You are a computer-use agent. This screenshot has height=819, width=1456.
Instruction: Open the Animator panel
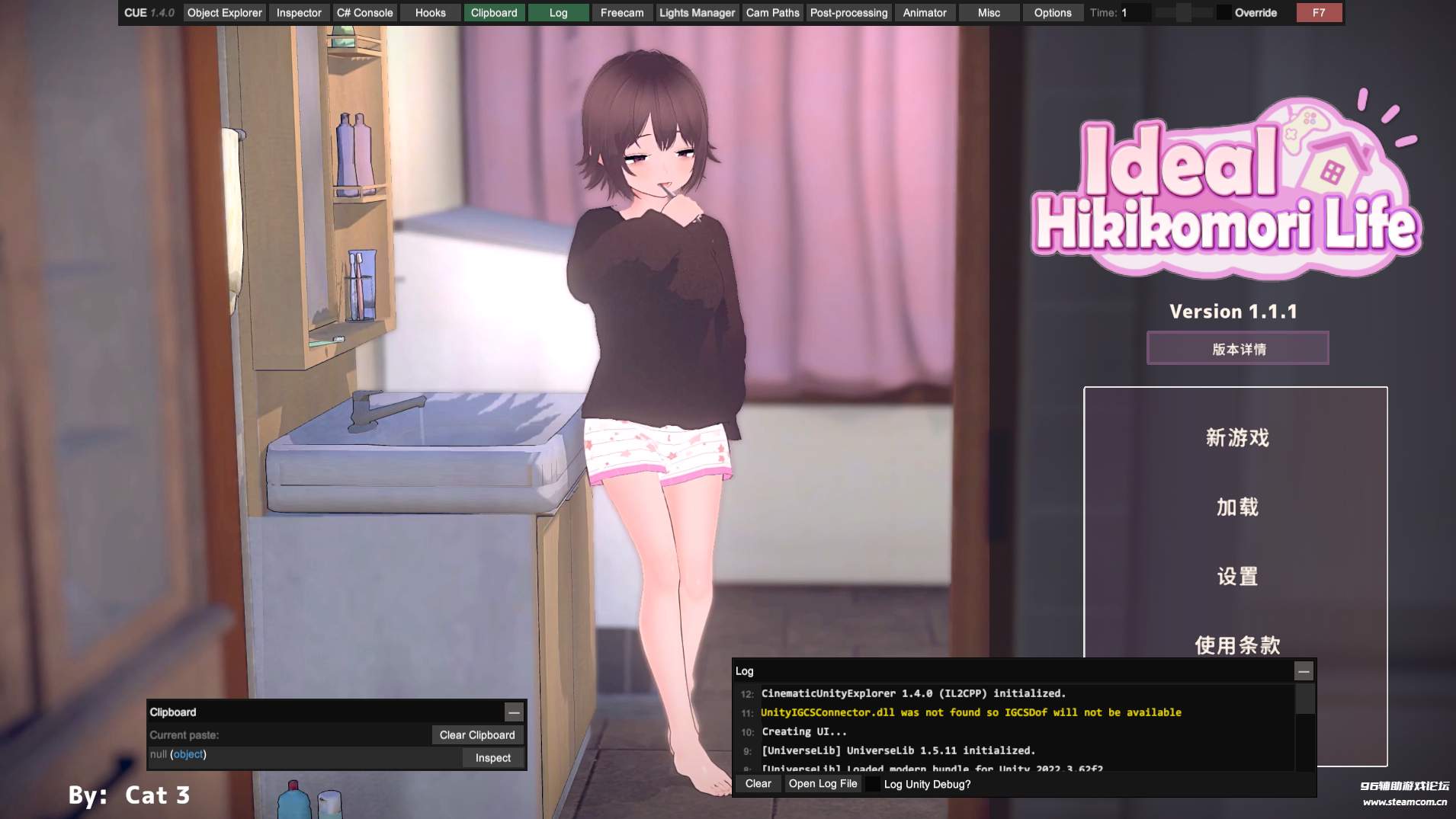(x=924, y=12)
